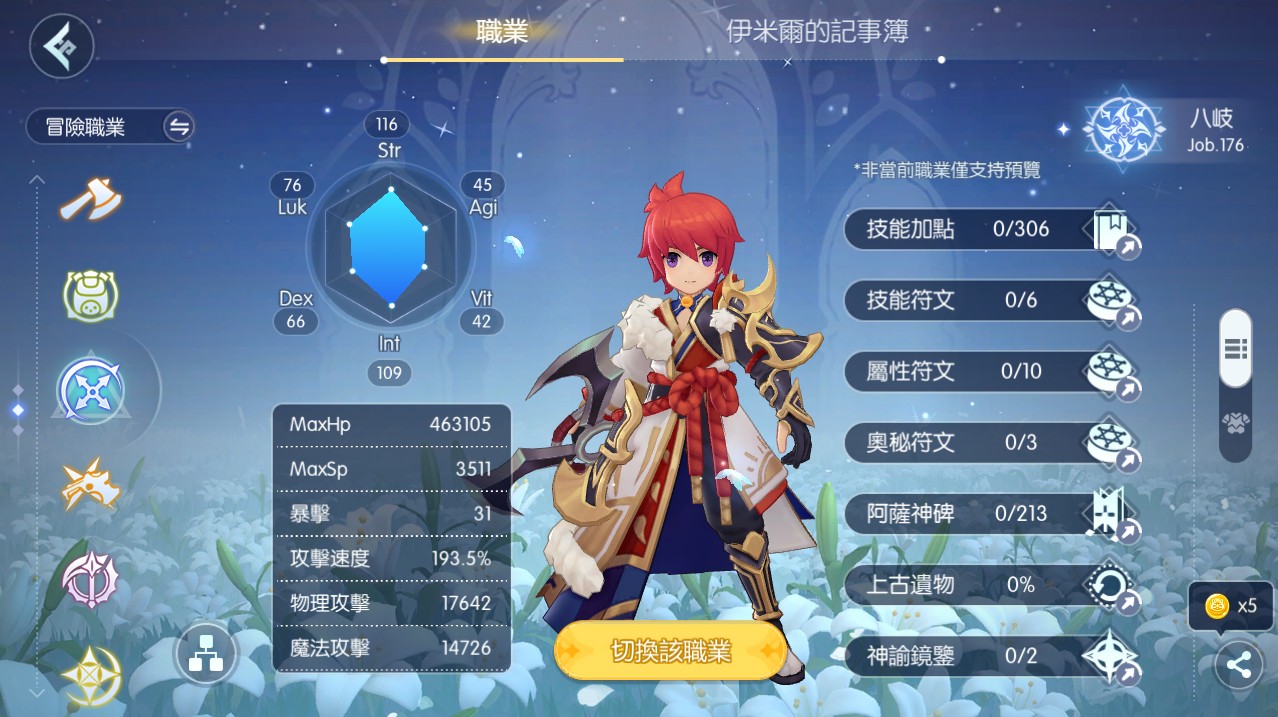This screenshot has height=717, width=1278.
Task: Switch to the 職業 tab
Action: [502, 32]
